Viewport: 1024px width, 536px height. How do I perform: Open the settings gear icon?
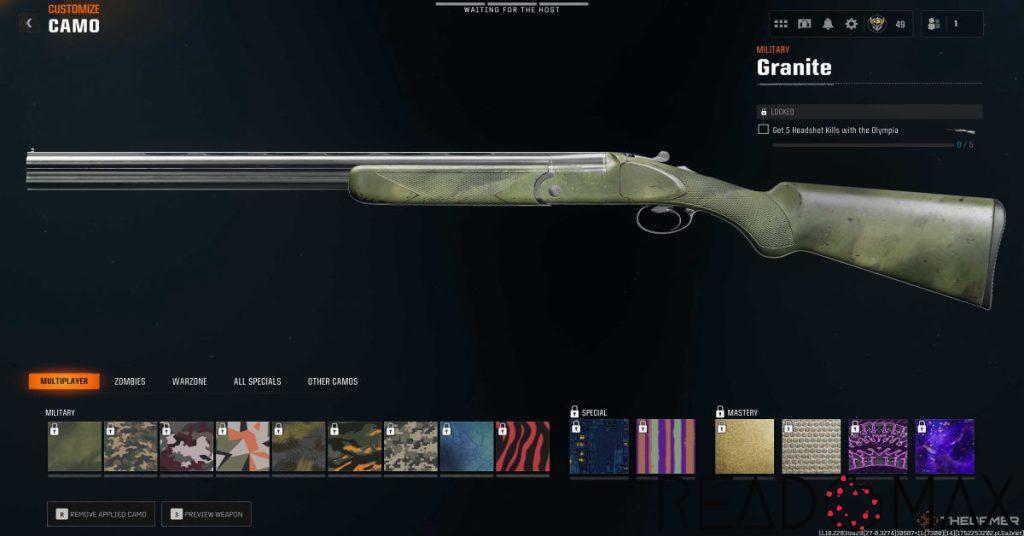(851, 24)
